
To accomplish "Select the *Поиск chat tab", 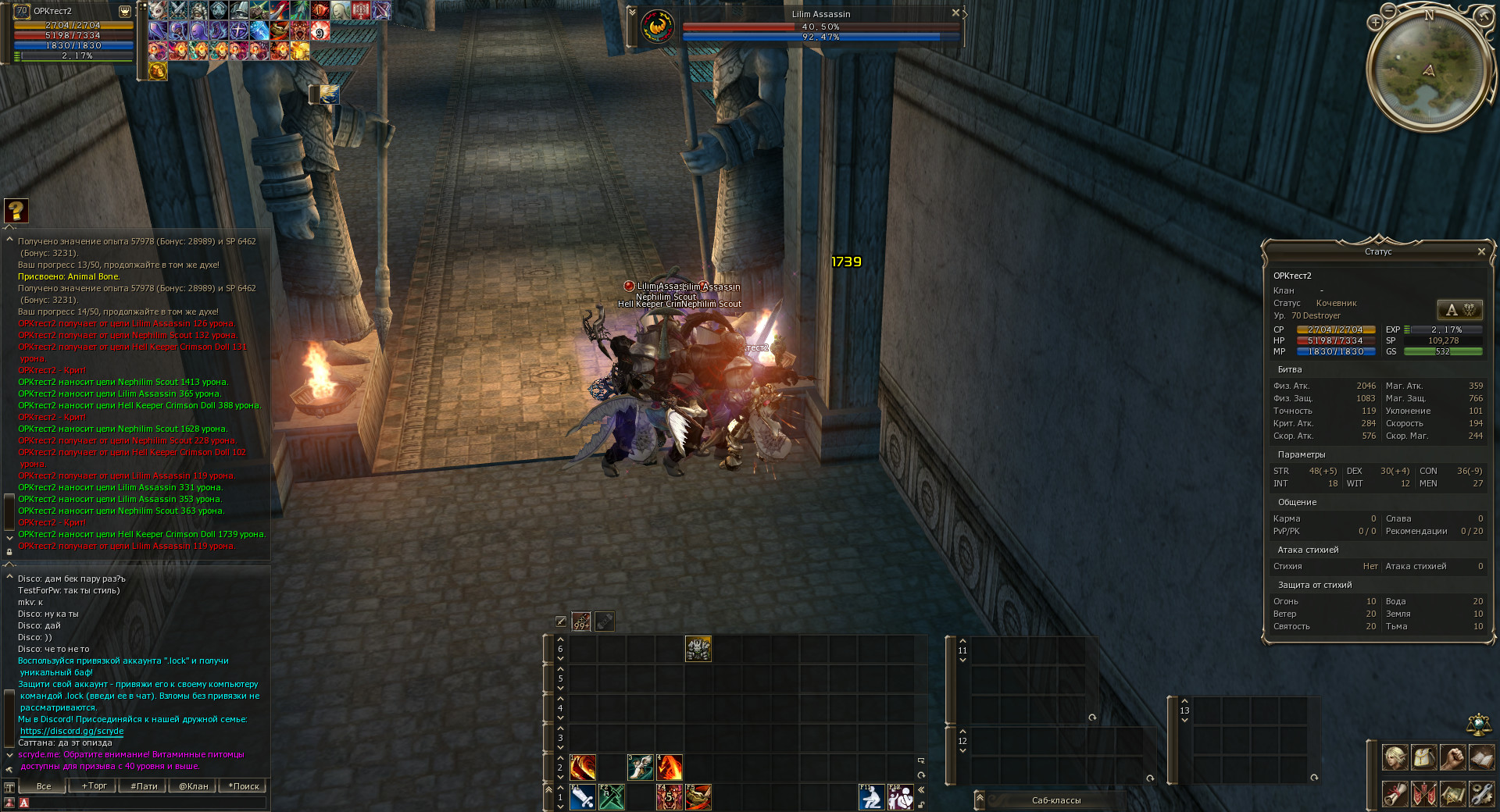I will pyautogui.click(x=243, y=786).
